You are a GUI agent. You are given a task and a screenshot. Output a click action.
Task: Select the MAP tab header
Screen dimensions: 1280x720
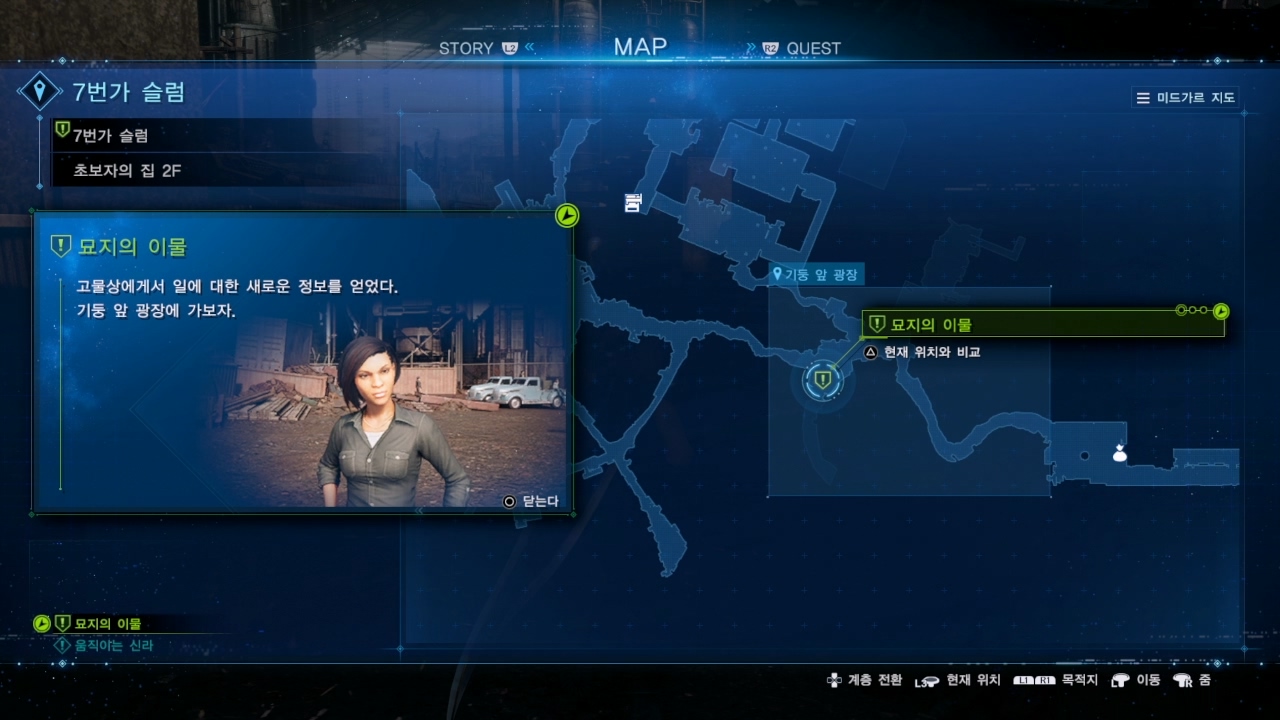640,46
